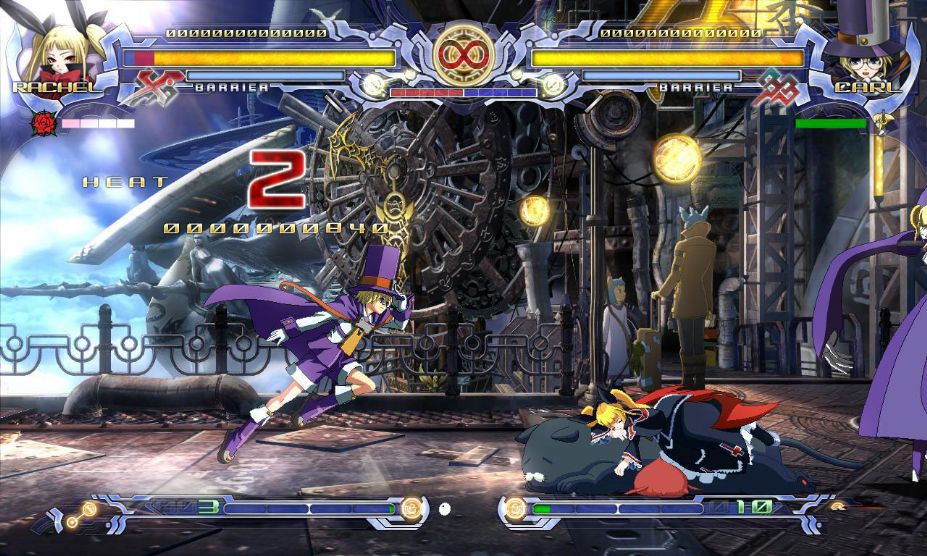Click Carl's character portrait
The image size is (927, 556).
click(868, 50)
